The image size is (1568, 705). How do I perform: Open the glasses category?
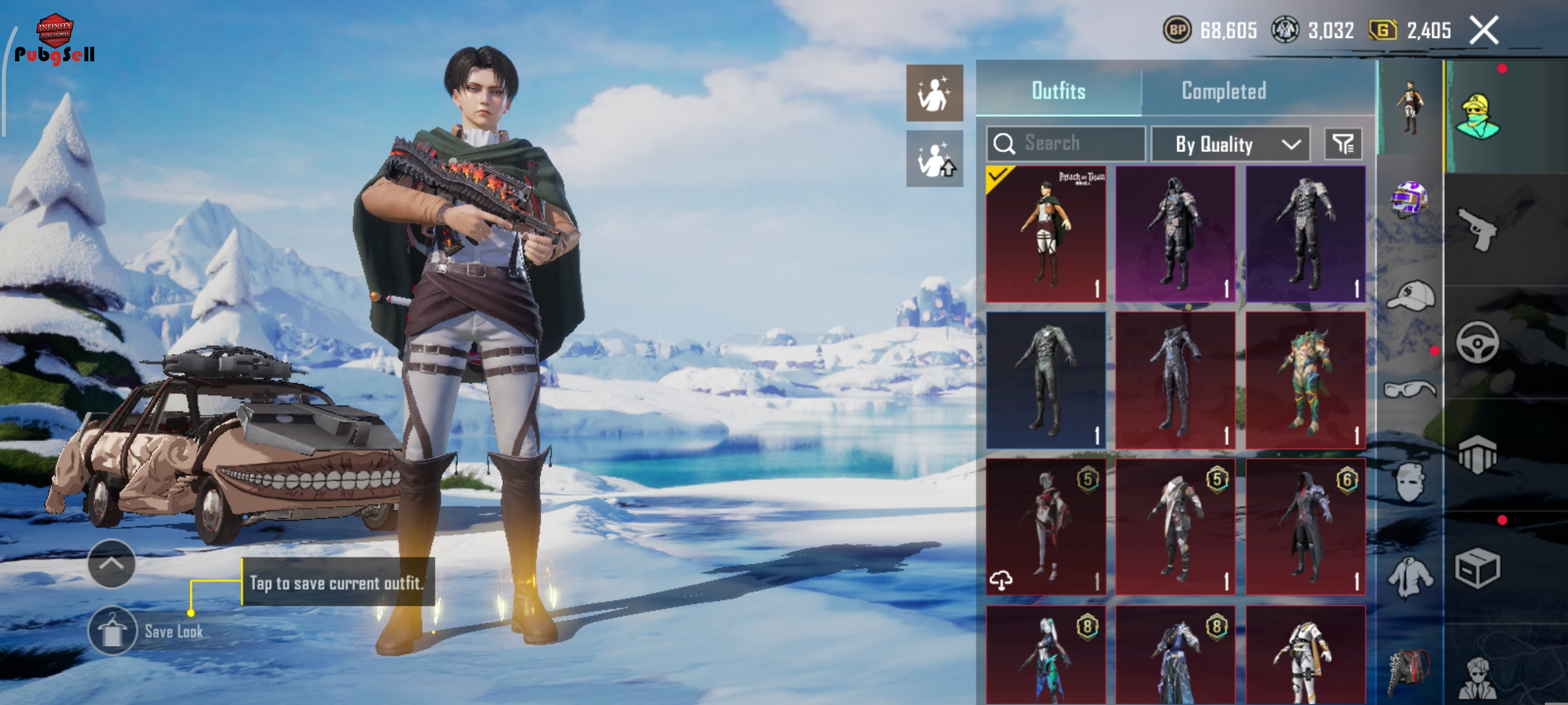pos(1410,389)
